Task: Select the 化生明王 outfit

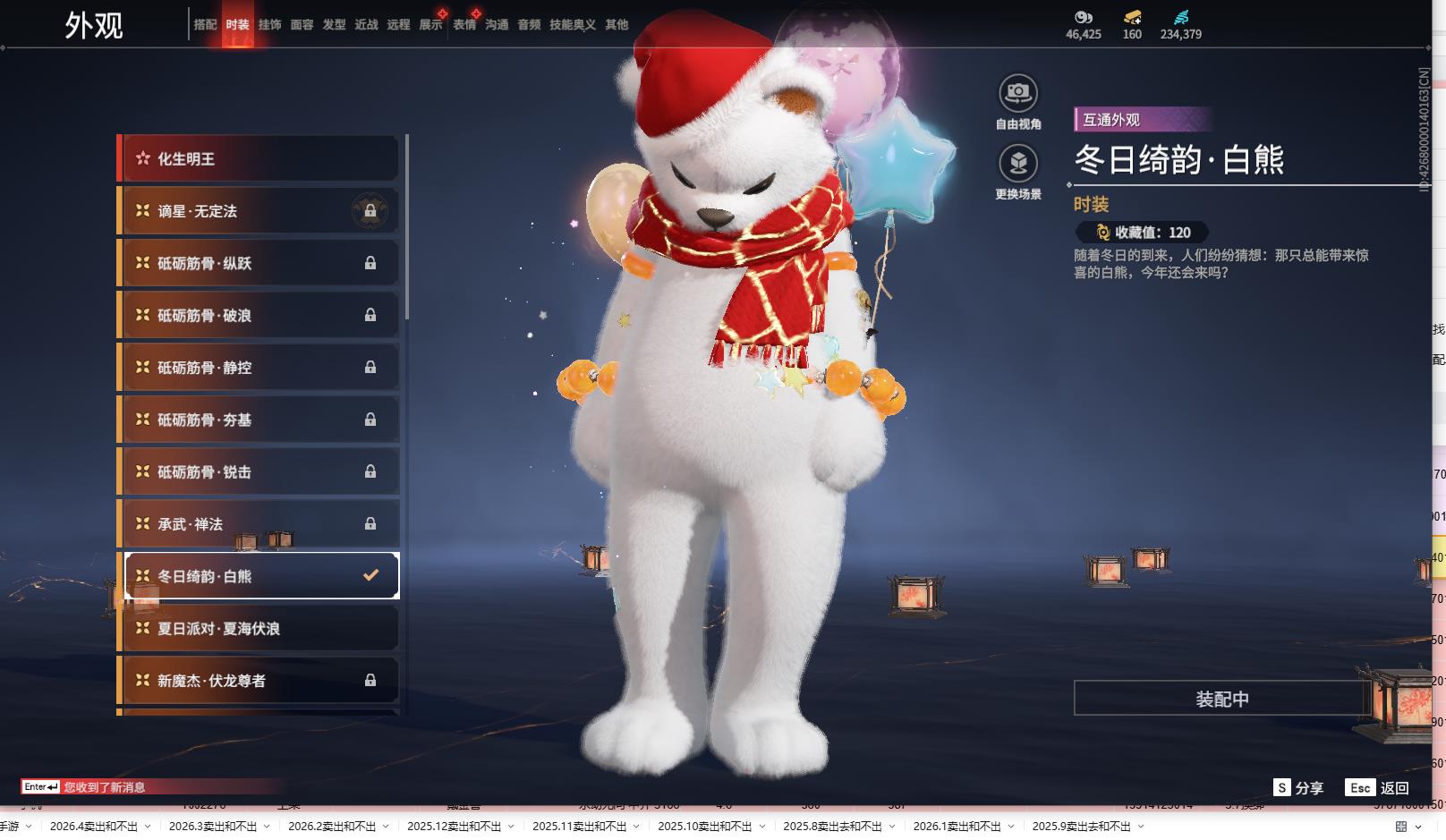Action: [x=258, y=159]
